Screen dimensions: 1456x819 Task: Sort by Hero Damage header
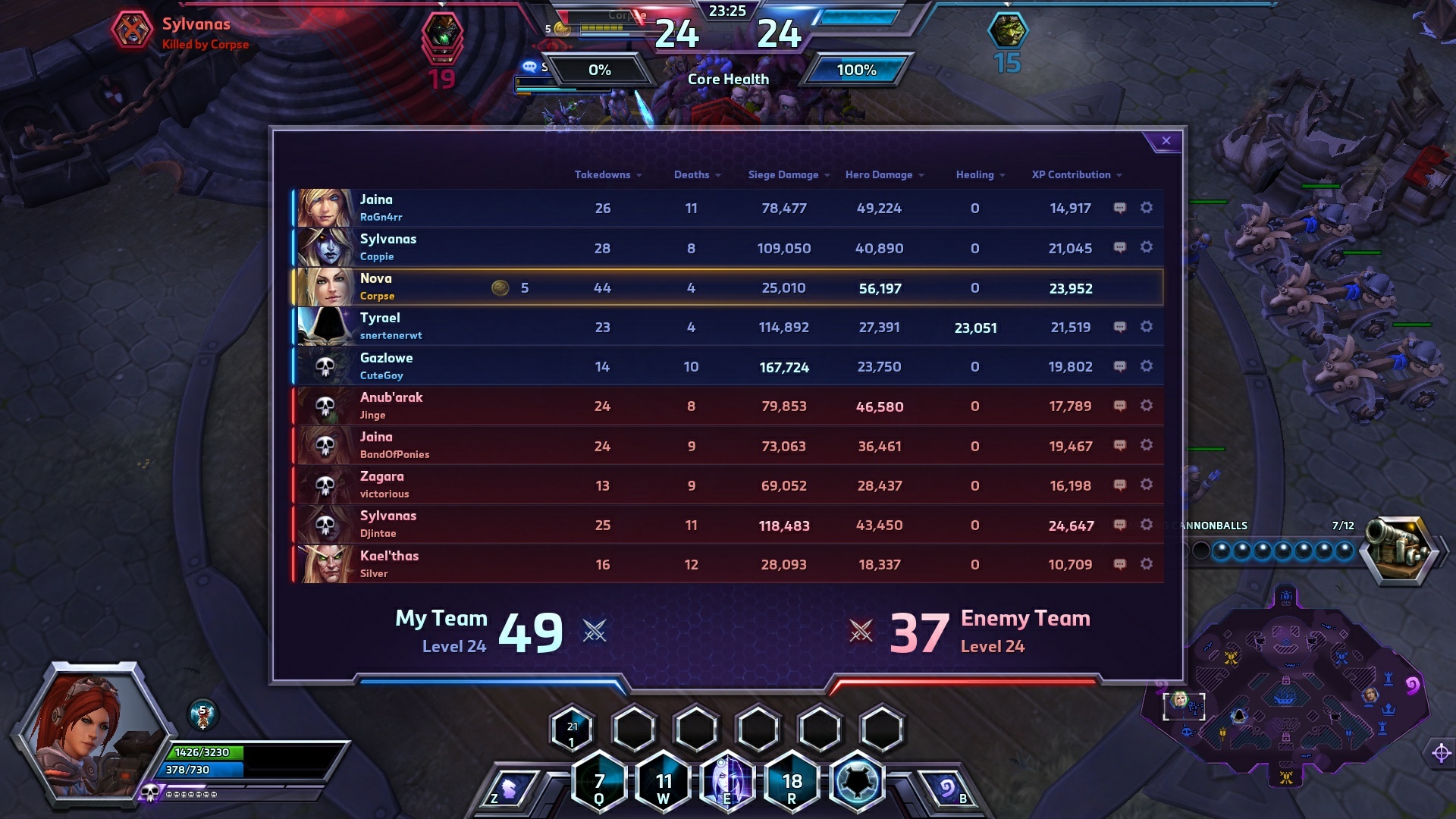tap(883, 175)
